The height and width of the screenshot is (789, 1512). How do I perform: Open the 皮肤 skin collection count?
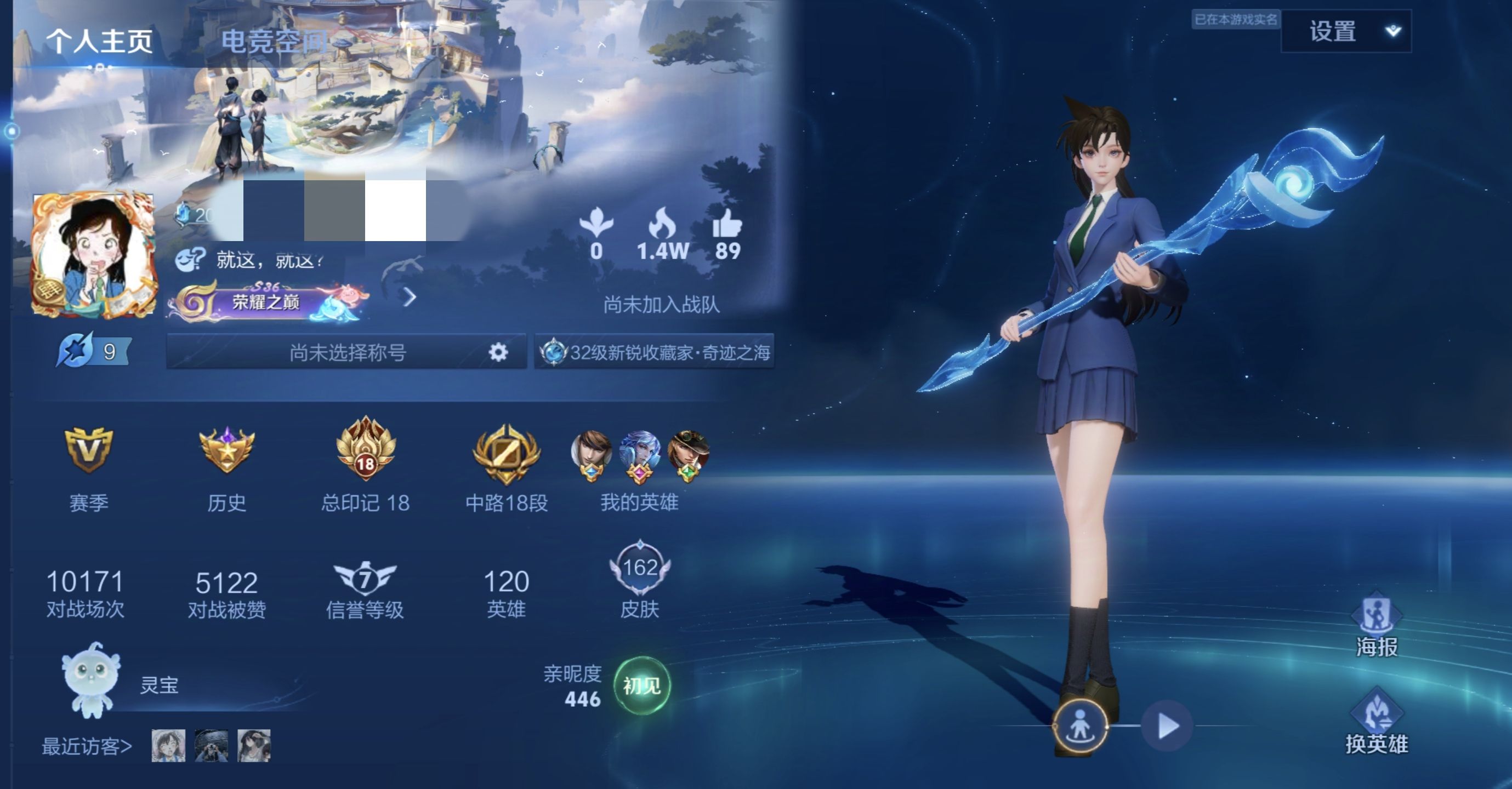point(640,581)
